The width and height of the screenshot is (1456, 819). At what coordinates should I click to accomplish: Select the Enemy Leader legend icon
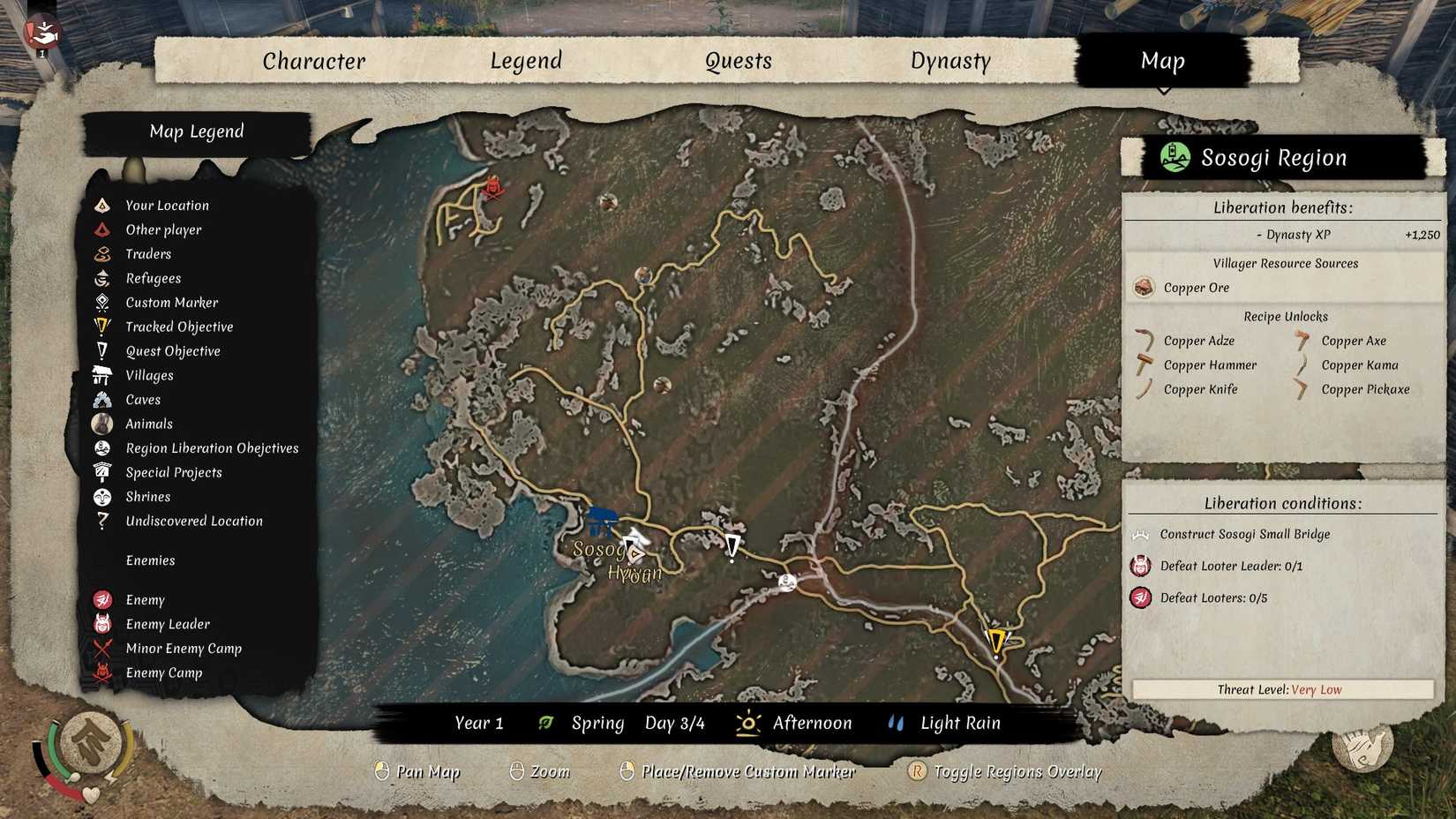pos(102,623)
